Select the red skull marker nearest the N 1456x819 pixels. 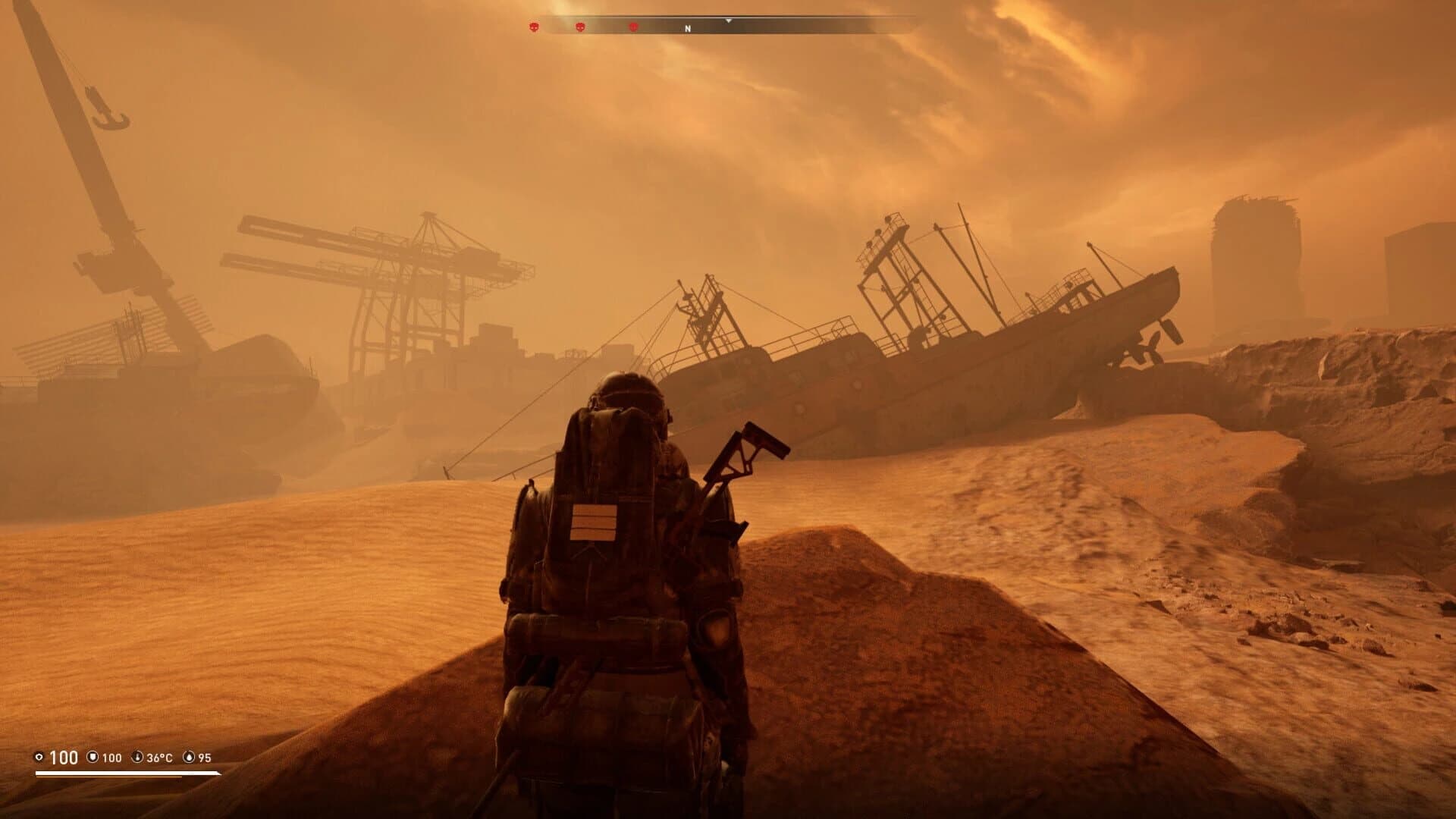[x=633, y=27]
